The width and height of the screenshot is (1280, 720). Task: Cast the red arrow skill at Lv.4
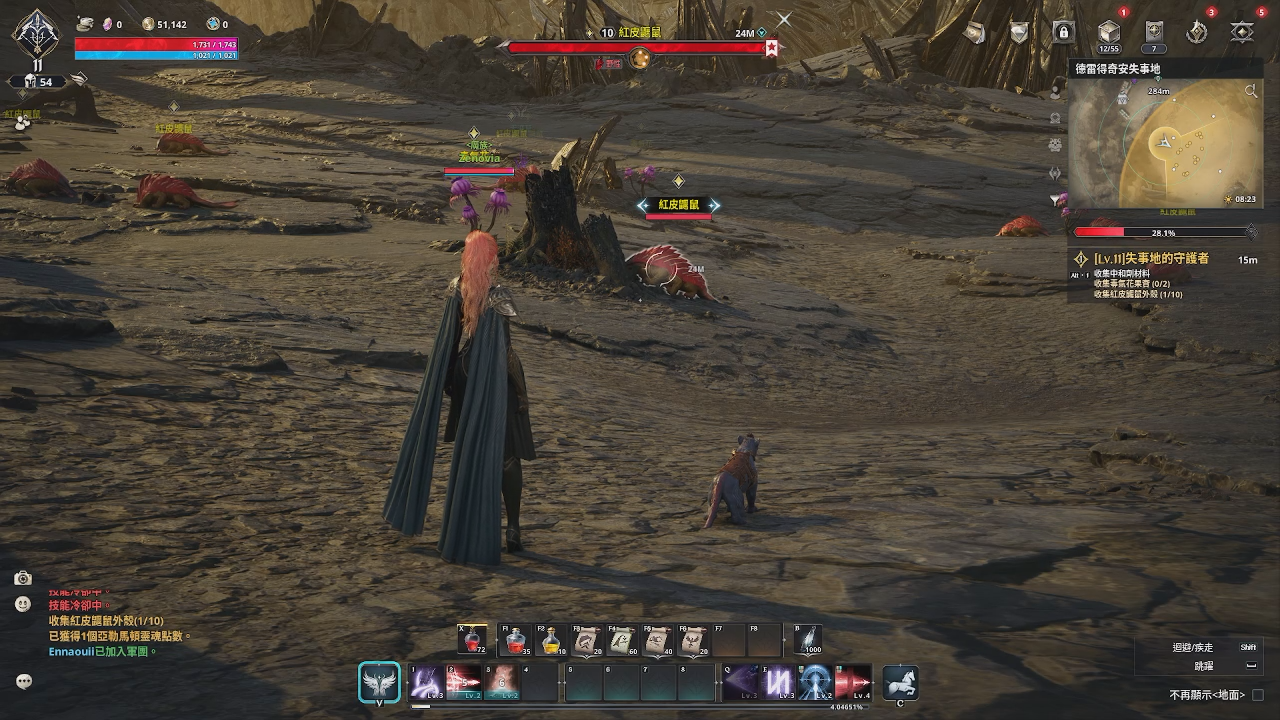pyautogui.click(x=852, y=682)
